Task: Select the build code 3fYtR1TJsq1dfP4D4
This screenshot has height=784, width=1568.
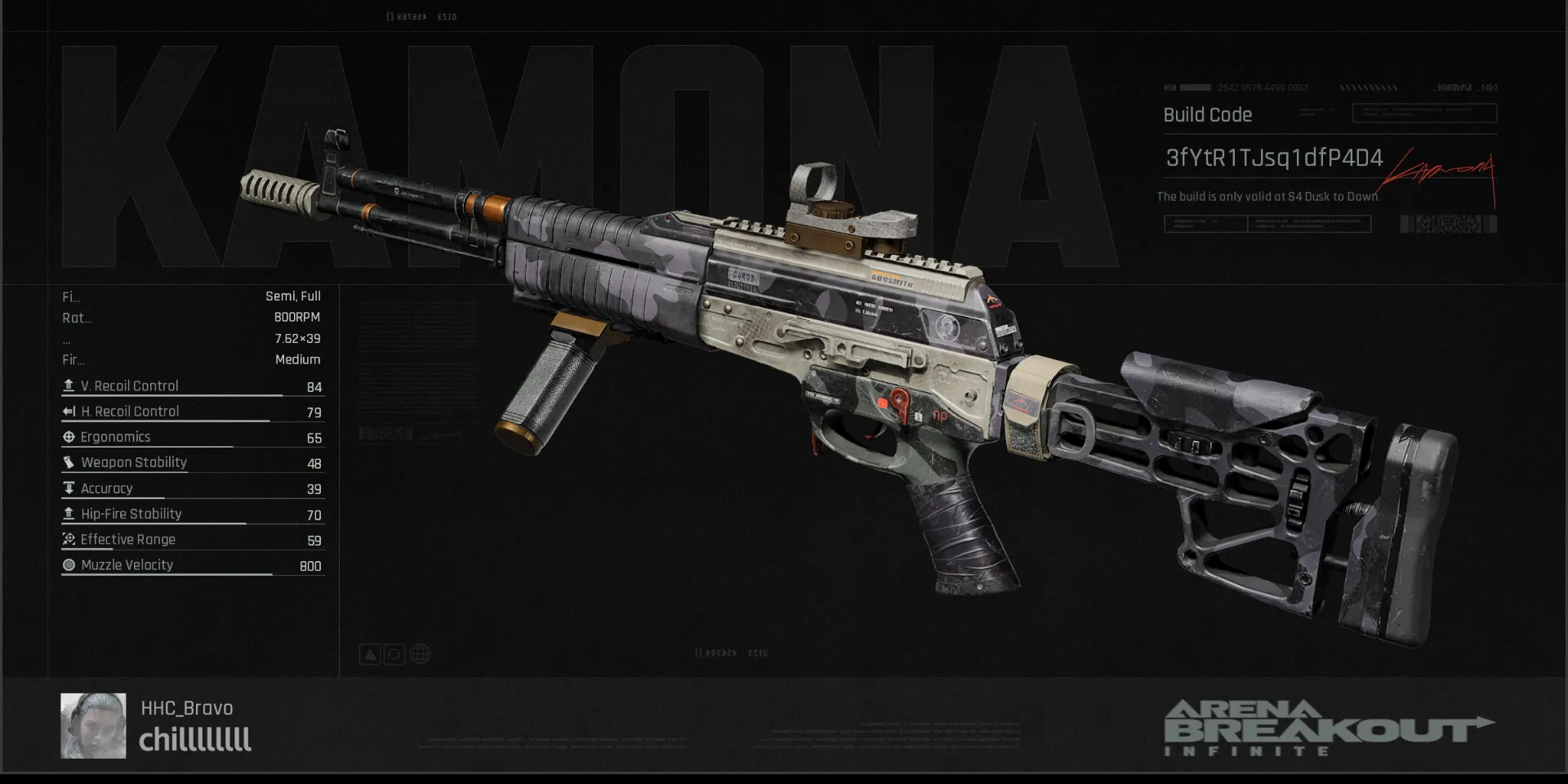Action: (x=1273, y=158)
